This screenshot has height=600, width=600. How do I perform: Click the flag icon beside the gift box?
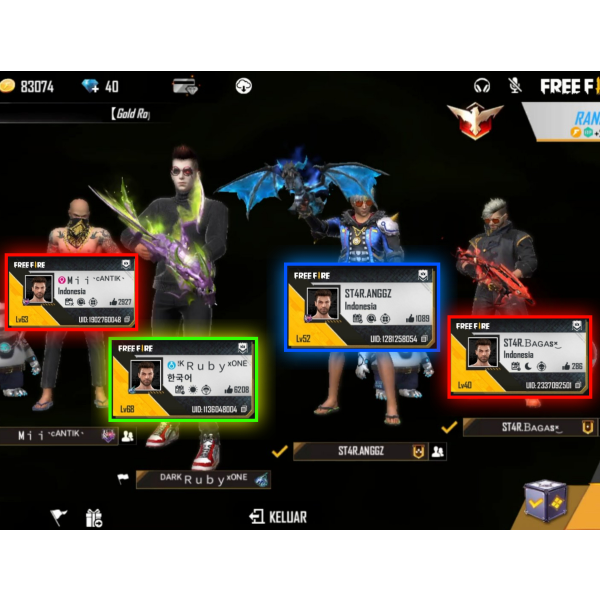coord(59,517)
